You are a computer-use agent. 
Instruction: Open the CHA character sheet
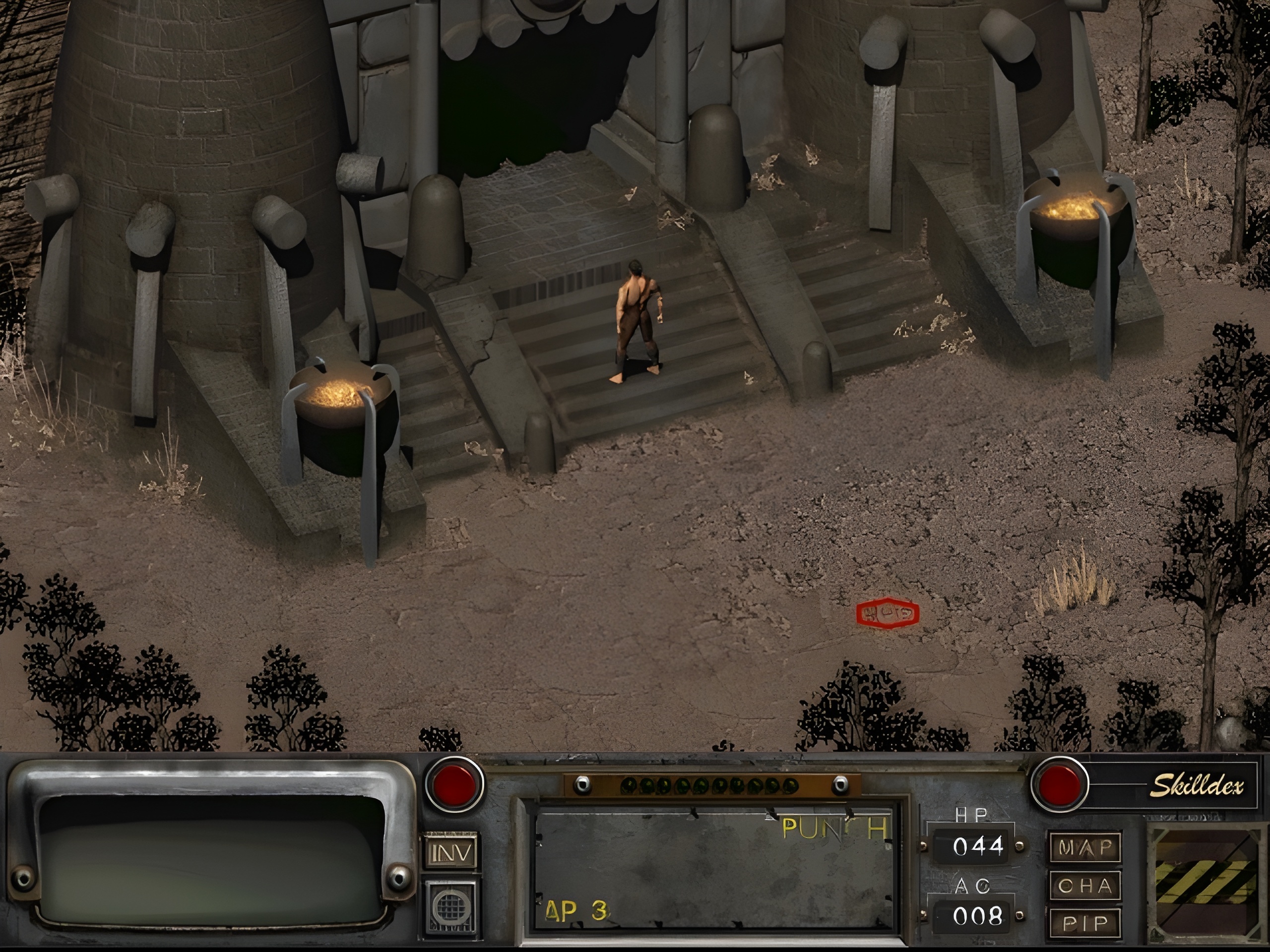coord(1084,886)
